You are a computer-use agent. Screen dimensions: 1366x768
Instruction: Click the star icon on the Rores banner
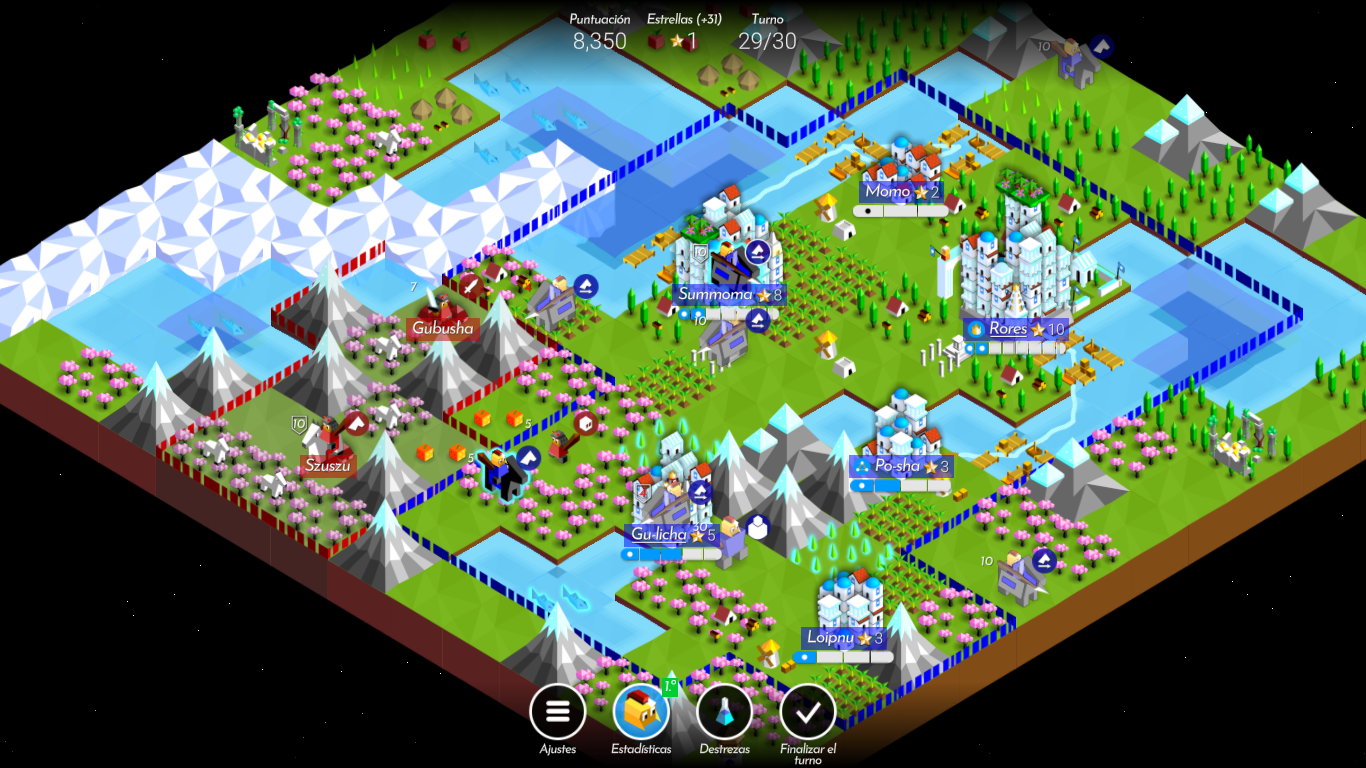pyautogui.click(x=1036, y=328)
